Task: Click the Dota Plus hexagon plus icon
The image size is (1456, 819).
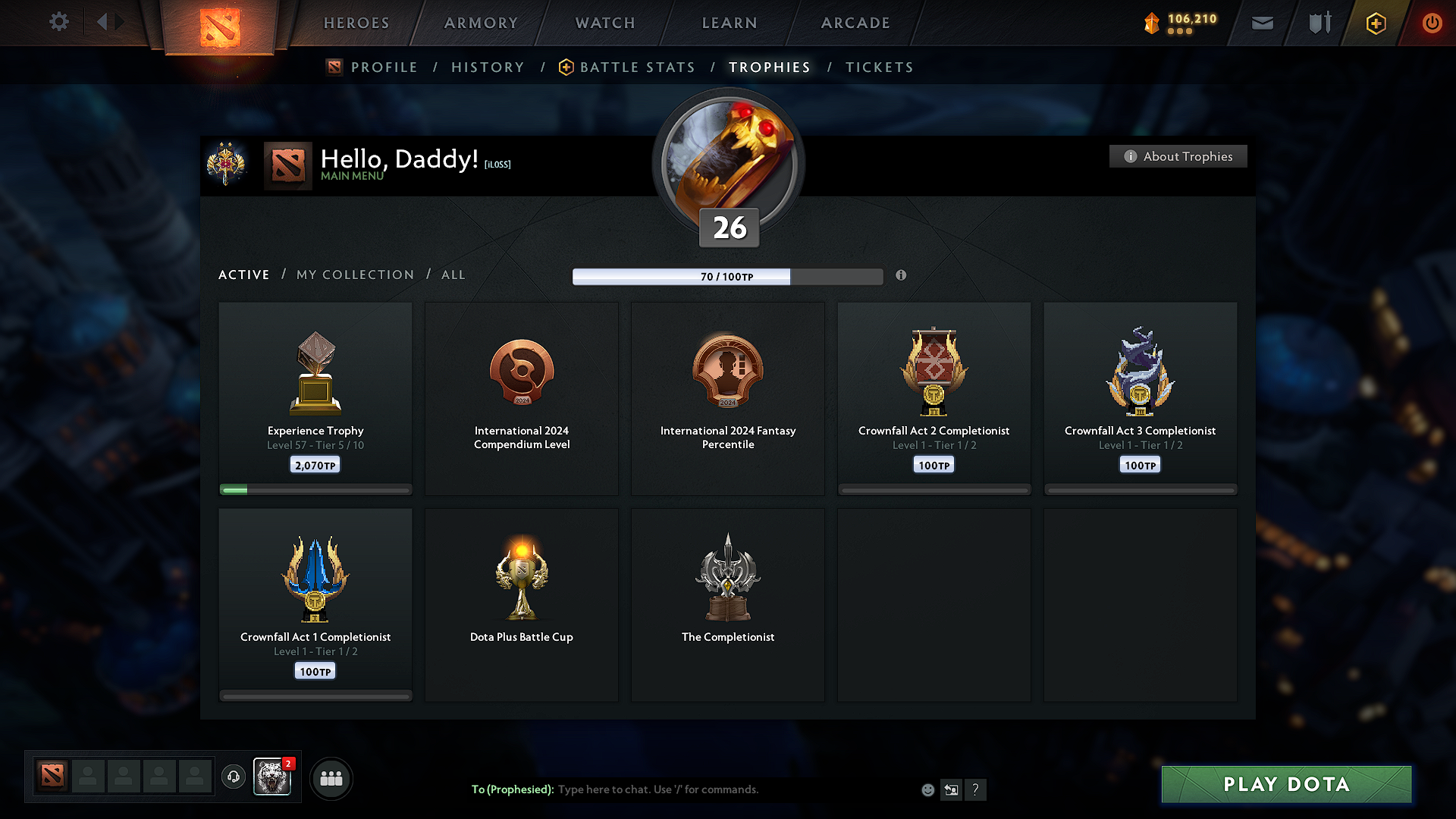Action: point(1375,23)
